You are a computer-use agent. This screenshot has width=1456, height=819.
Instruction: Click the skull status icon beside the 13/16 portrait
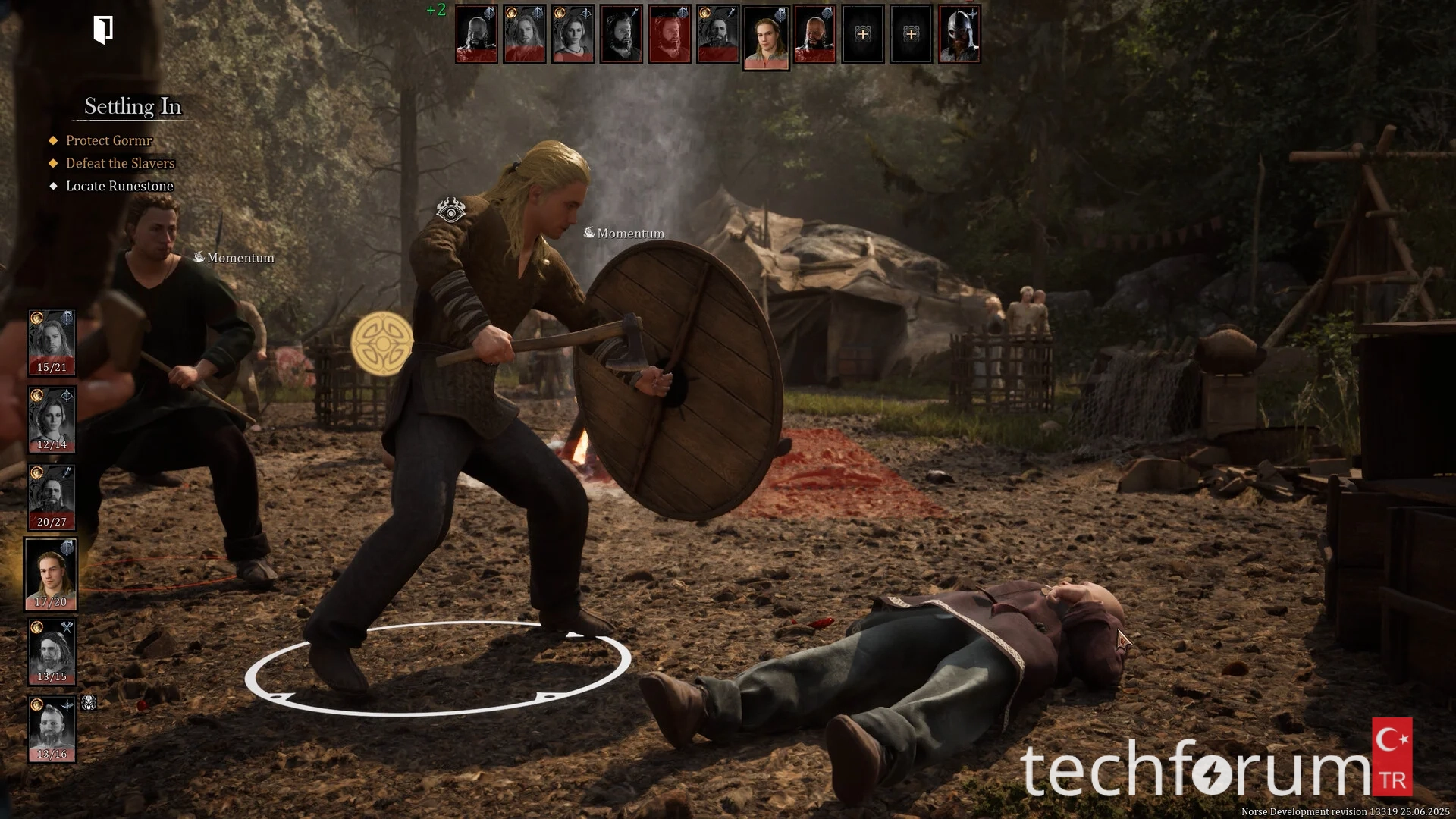point(89,703)
